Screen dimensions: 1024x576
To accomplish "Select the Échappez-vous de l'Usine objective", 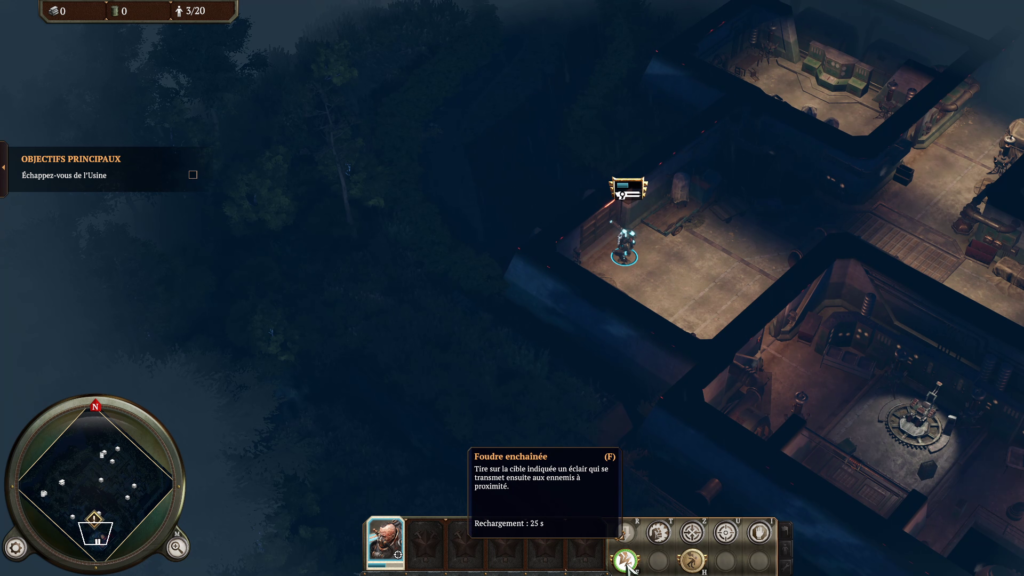I will (64, 176).
